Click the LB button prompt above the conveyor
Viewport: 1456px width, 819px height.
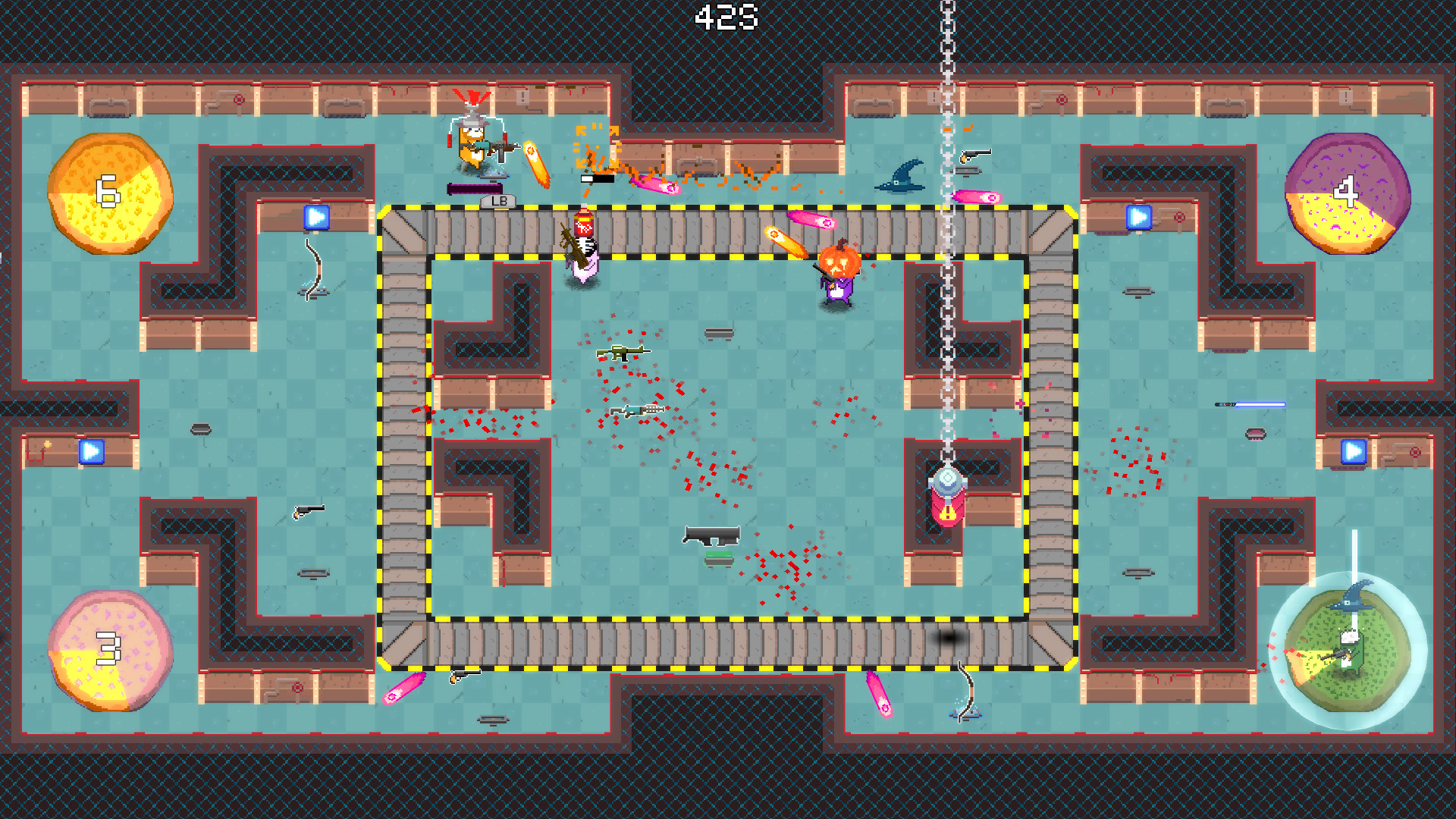pyautogui.click(x=497, y=202)
